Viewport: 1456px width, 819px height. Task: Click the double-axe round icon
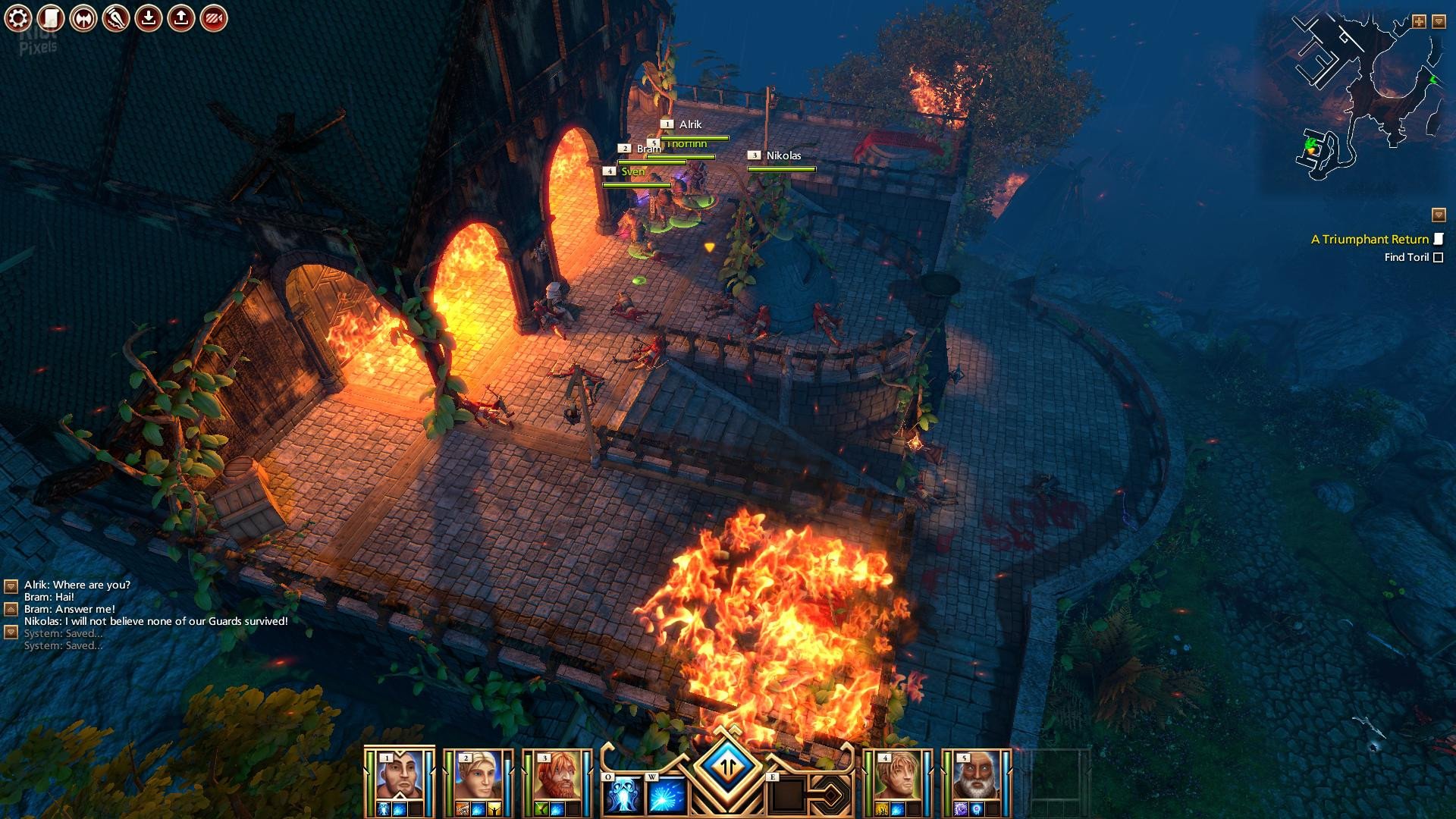[x=83, y=18]
